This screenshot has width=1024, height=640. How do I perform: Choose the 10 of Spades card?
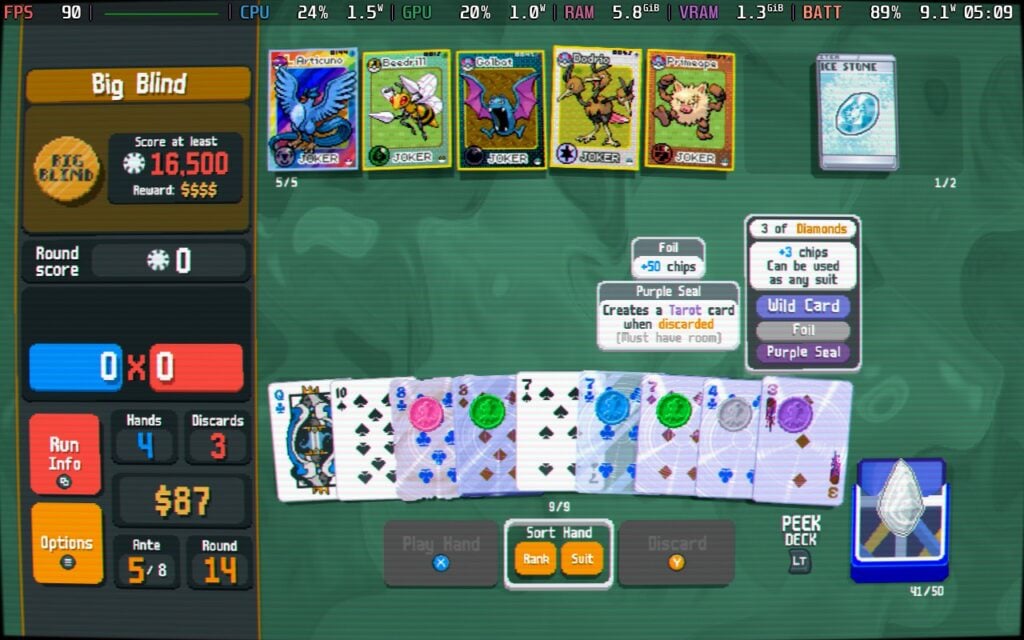point(362,440)
